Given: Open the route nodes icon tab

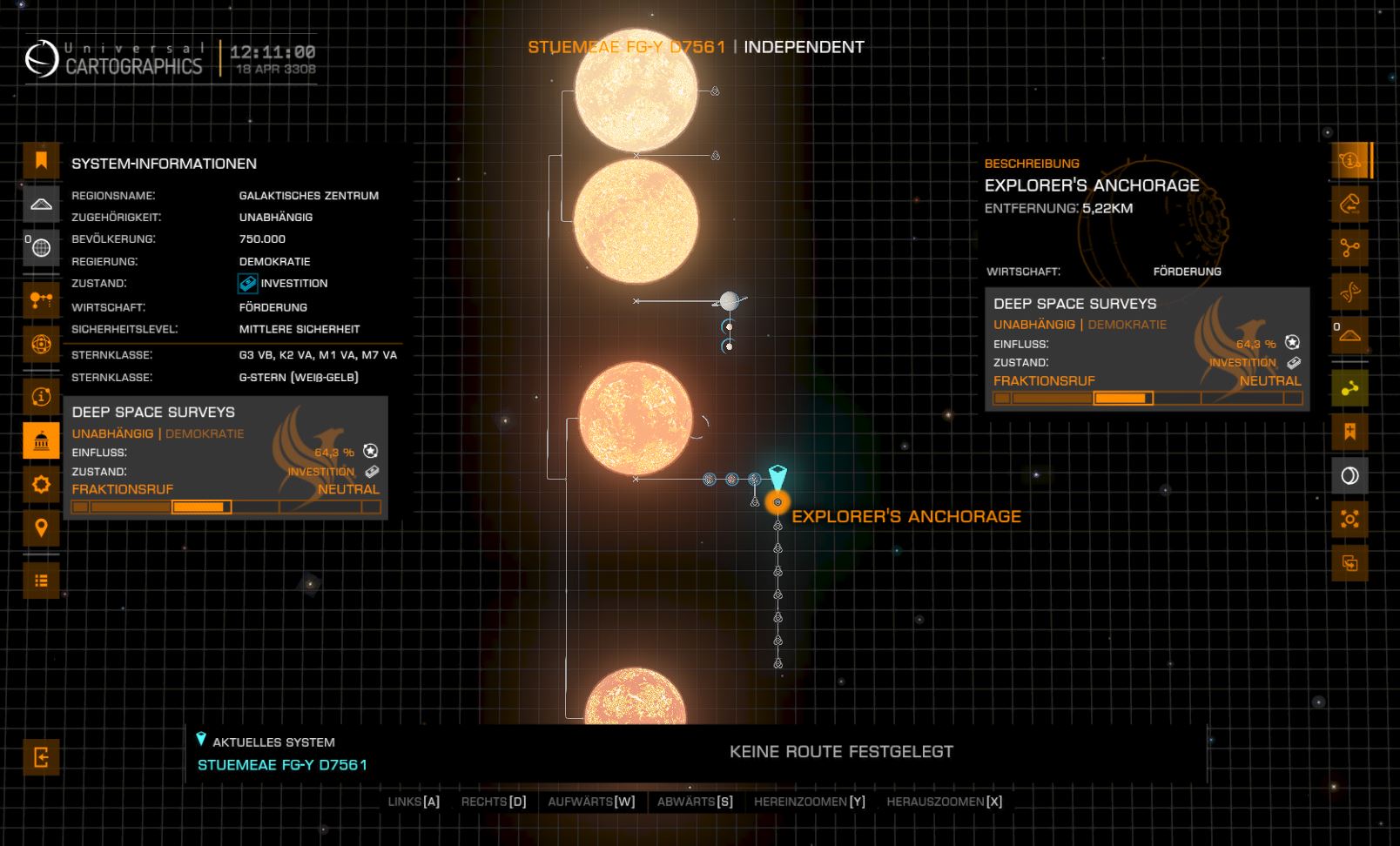Looking at the screenshot, I should tap(41, 300).
